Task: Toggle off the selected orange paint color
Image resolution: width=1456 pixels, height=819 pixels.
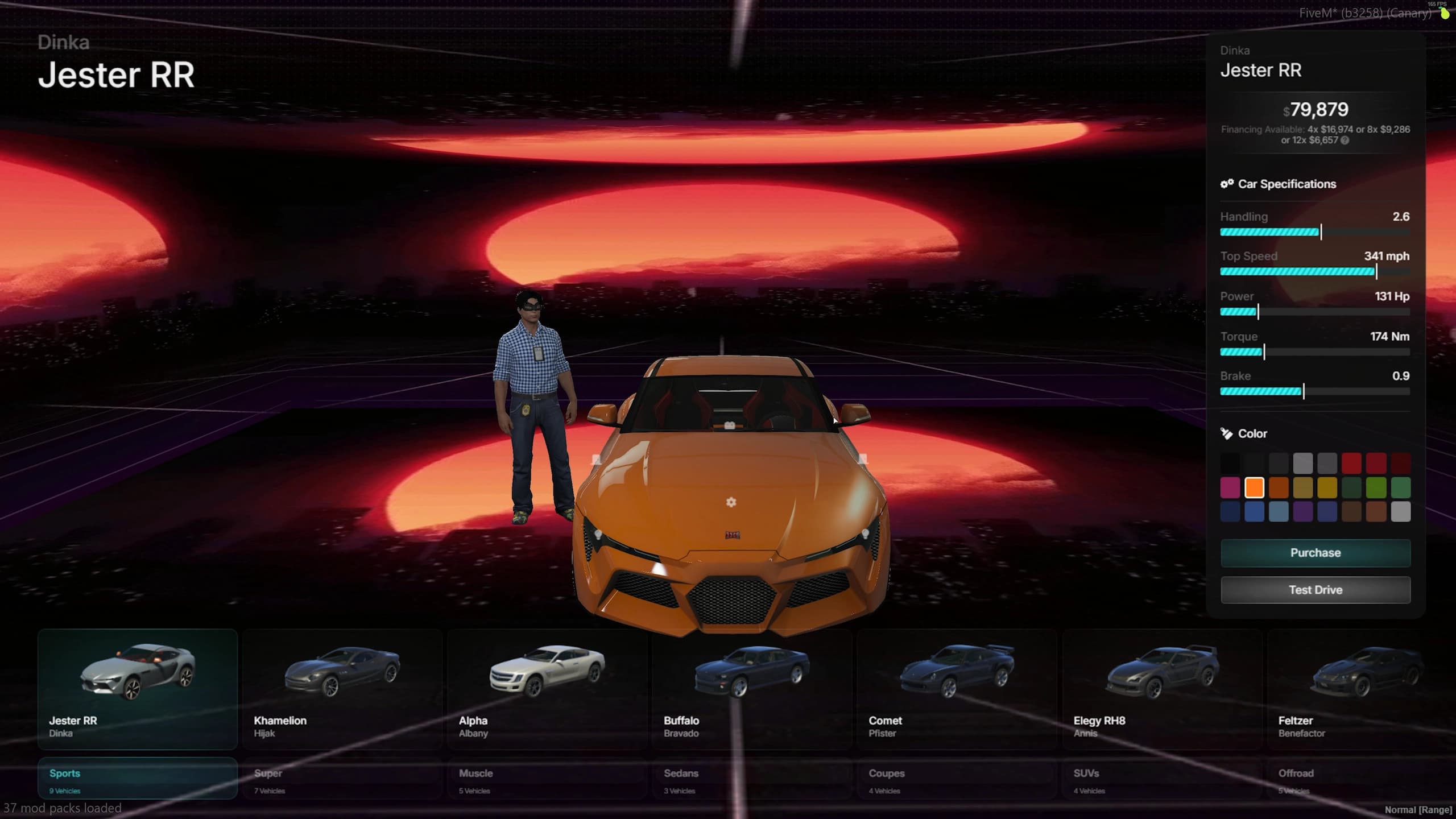Action: pos(1255,487)
